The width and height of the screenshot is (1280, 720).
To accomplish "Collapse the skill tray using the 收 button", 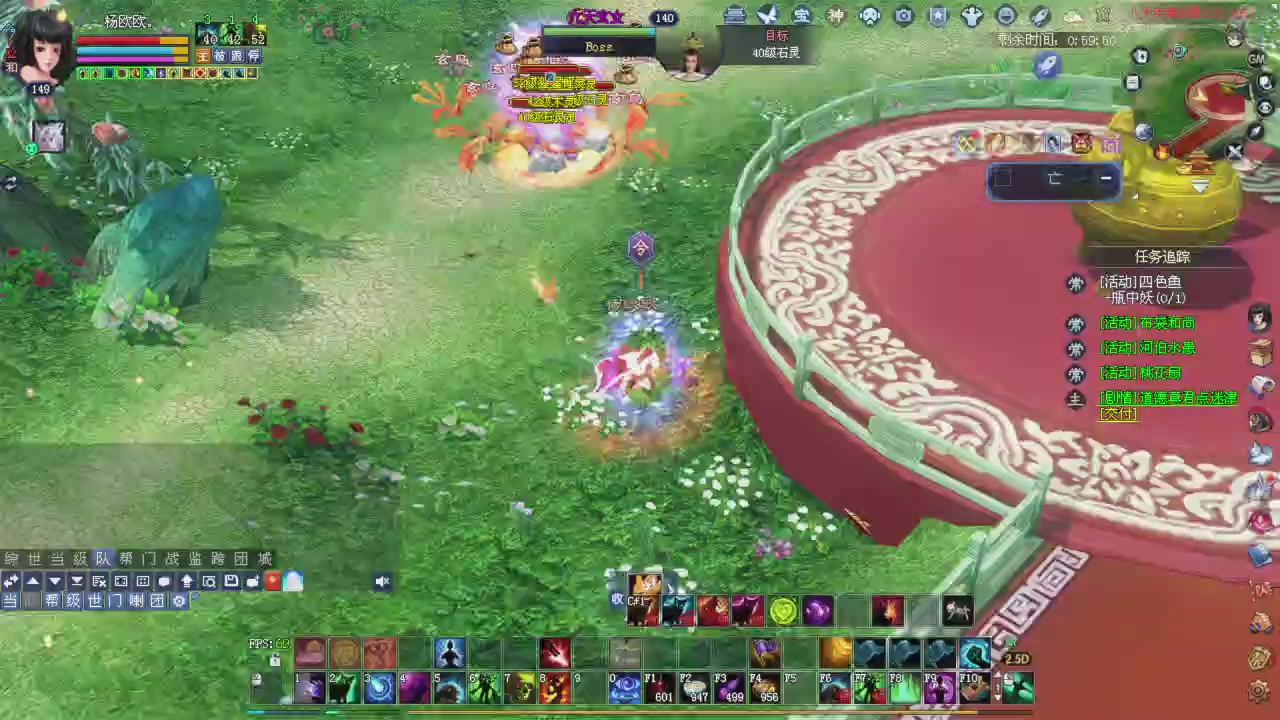I will coord(618,599).
